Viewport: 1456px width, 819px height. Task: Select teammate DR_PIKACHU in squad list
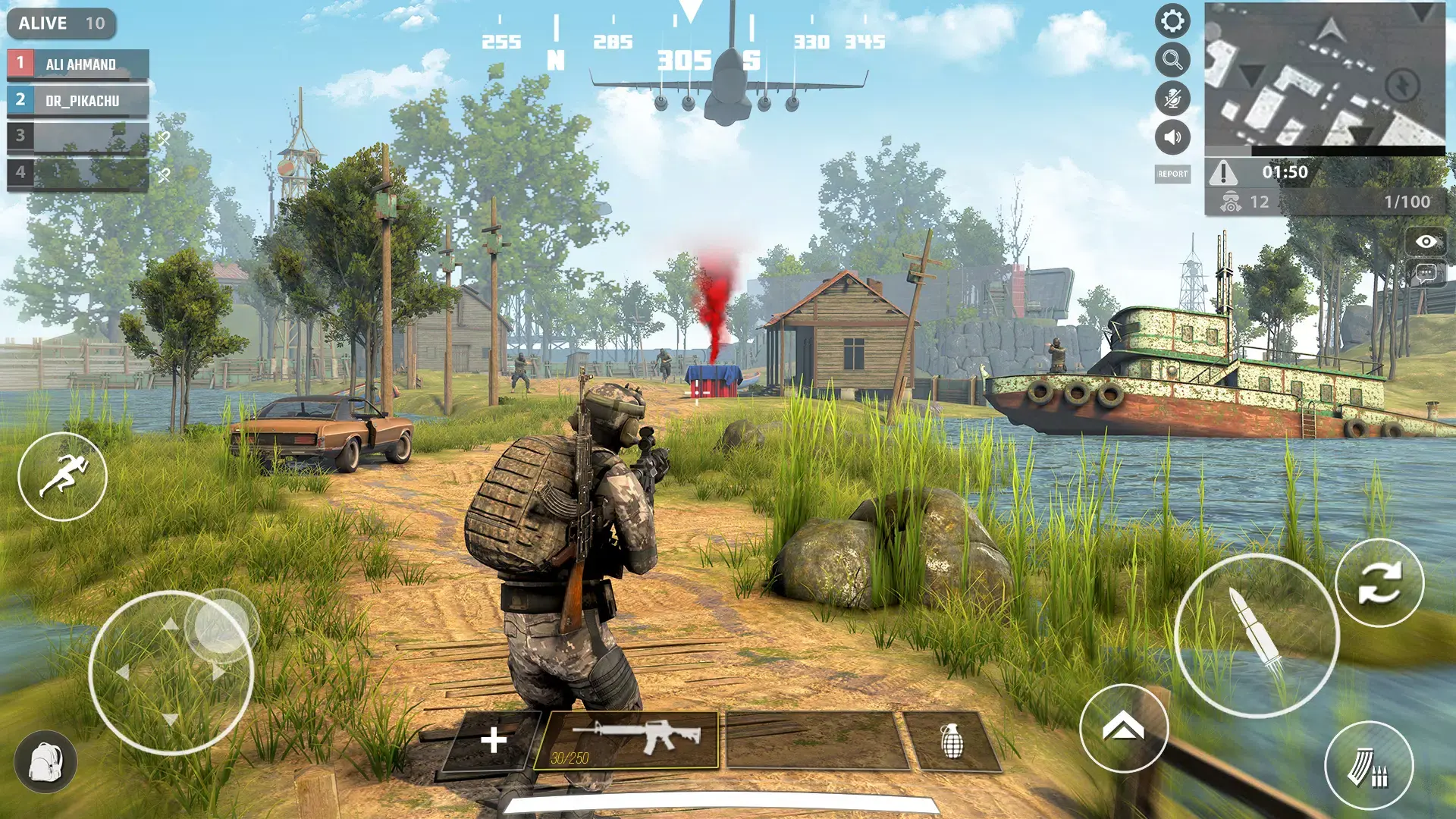coord(78,100)
